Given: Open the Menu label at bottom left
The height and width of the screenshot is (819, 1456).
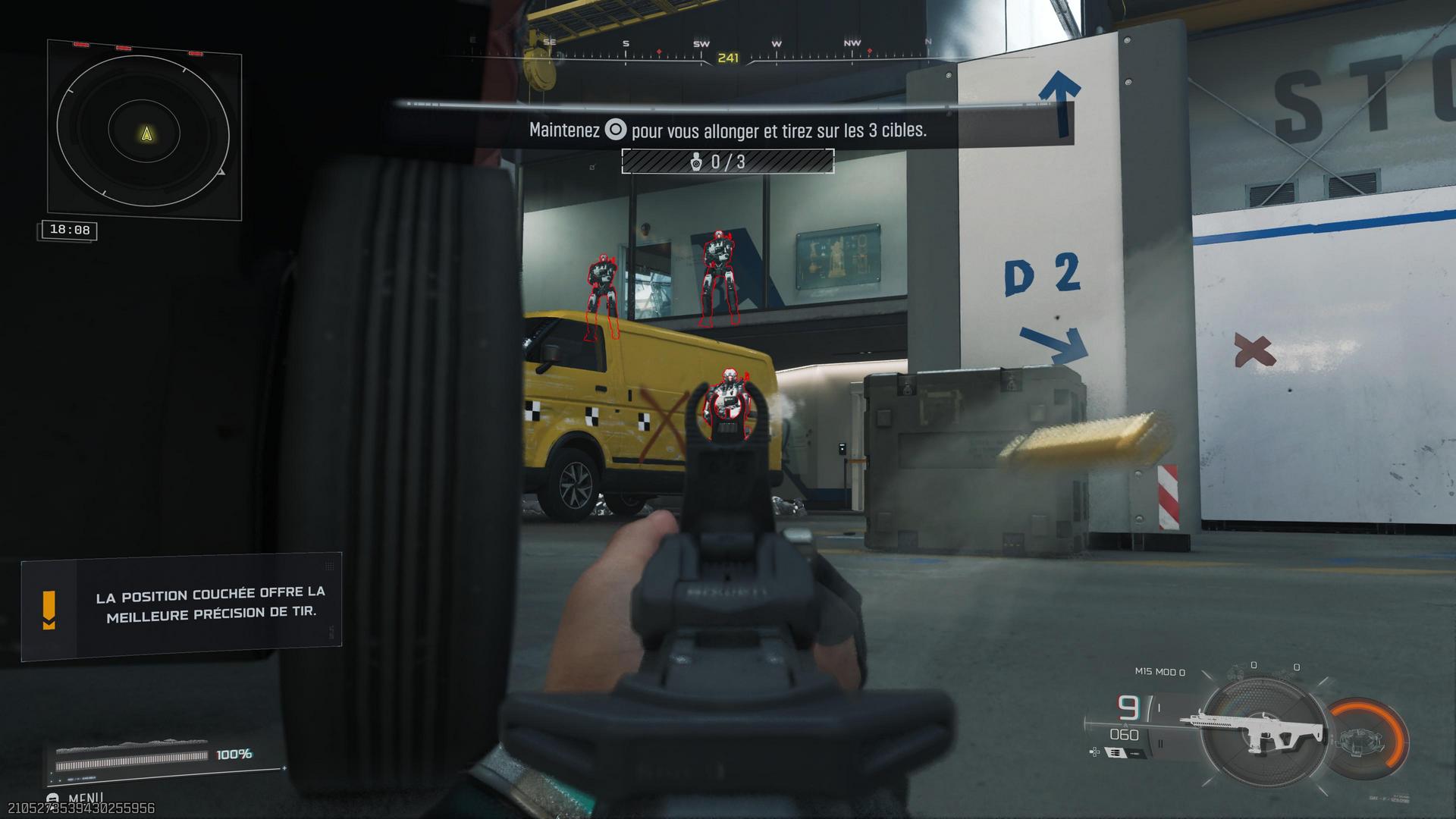Looking at the screenshot, I should tap(85, 798).
